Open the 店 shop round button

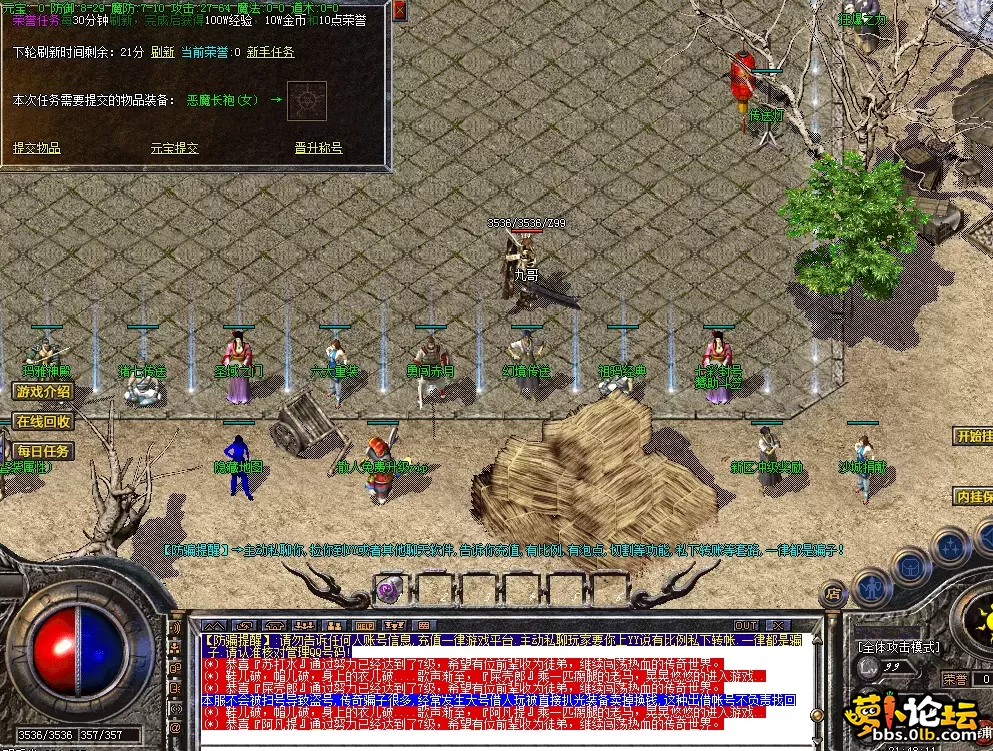[x=833, y=593]
